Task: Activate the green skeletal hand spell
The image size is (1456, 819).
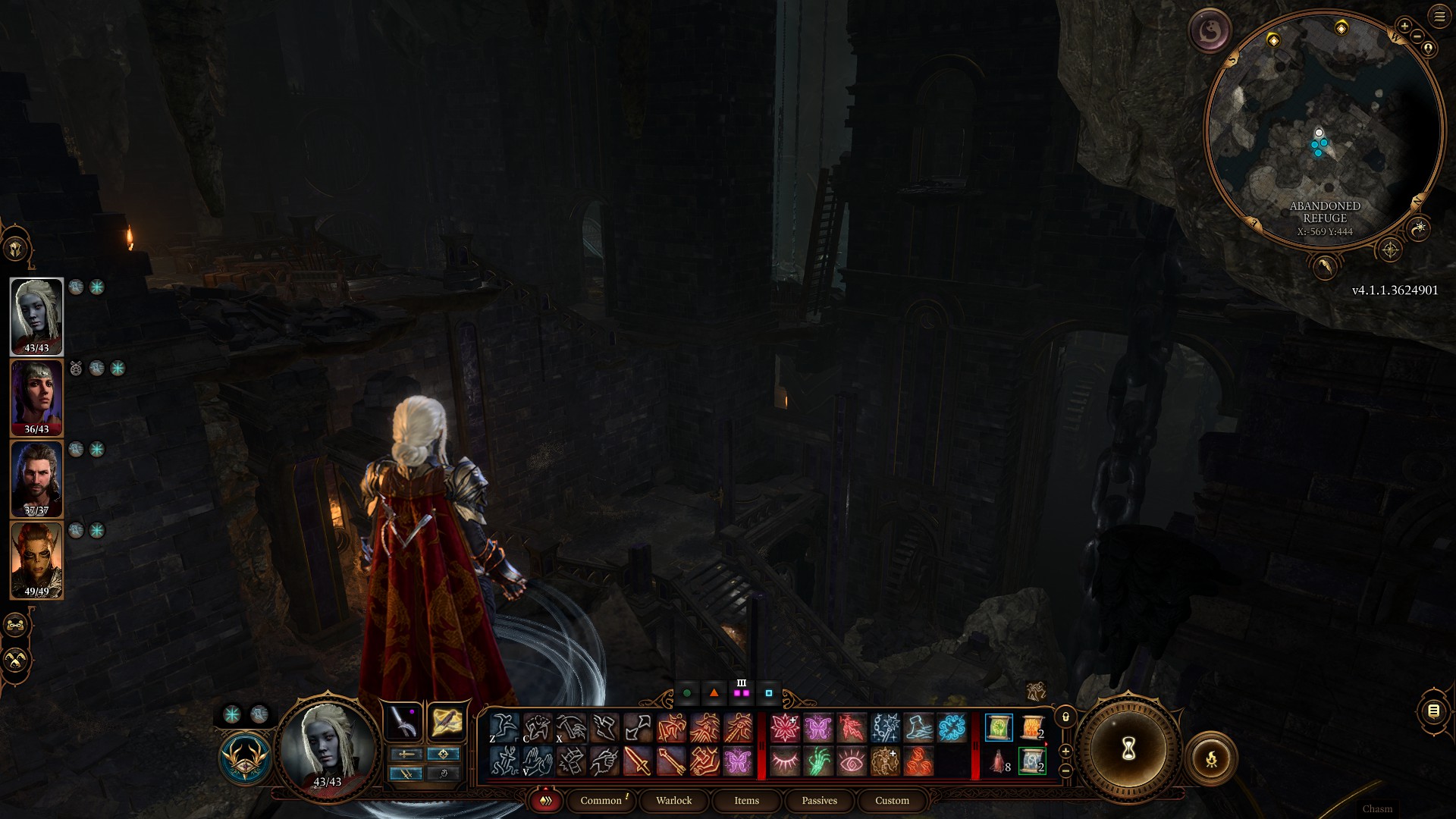Action: pyautogui.click(x=818, y=761)
